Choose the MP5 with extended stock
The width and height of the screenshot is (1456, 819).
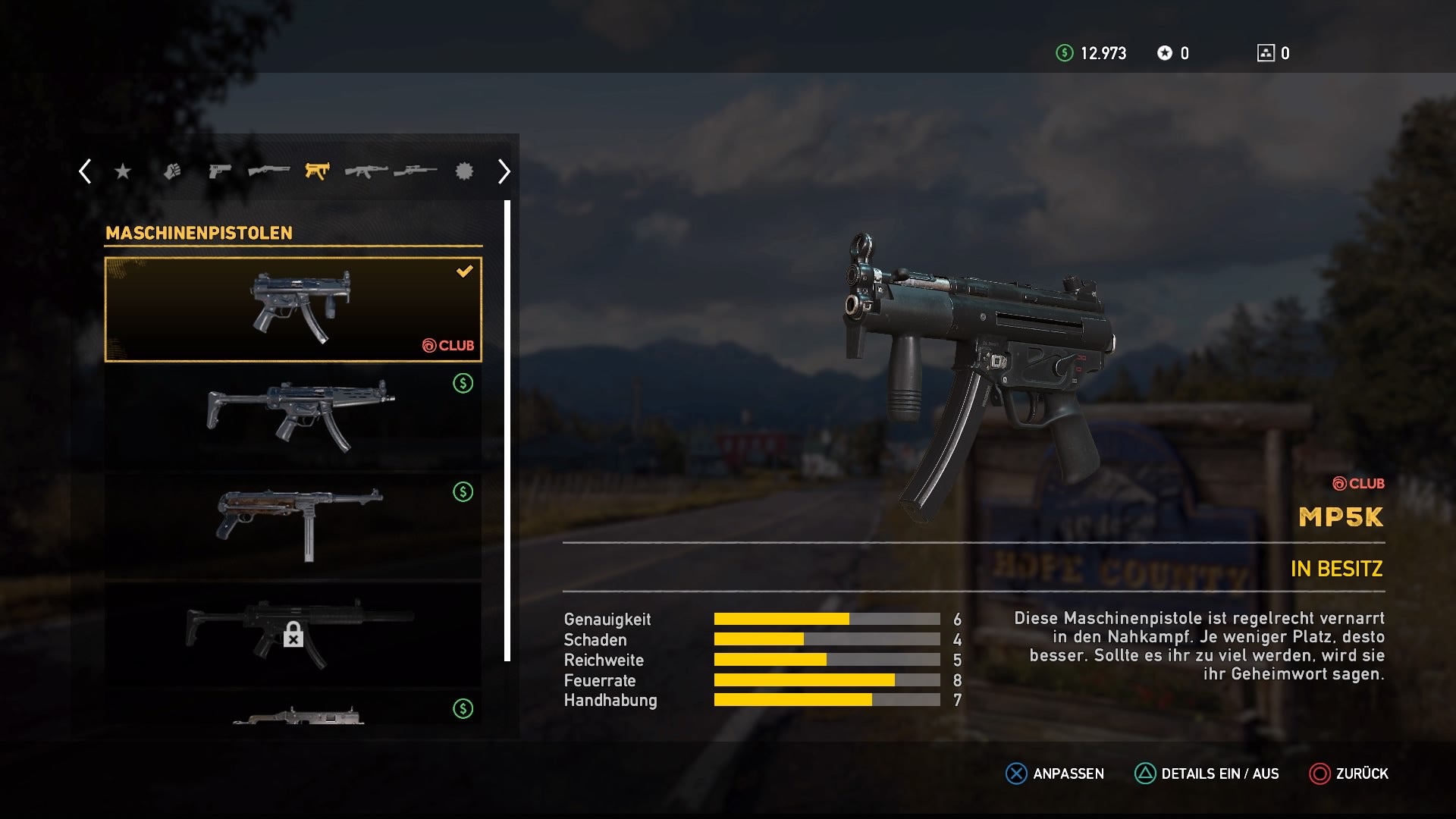[x=293, y=417]
